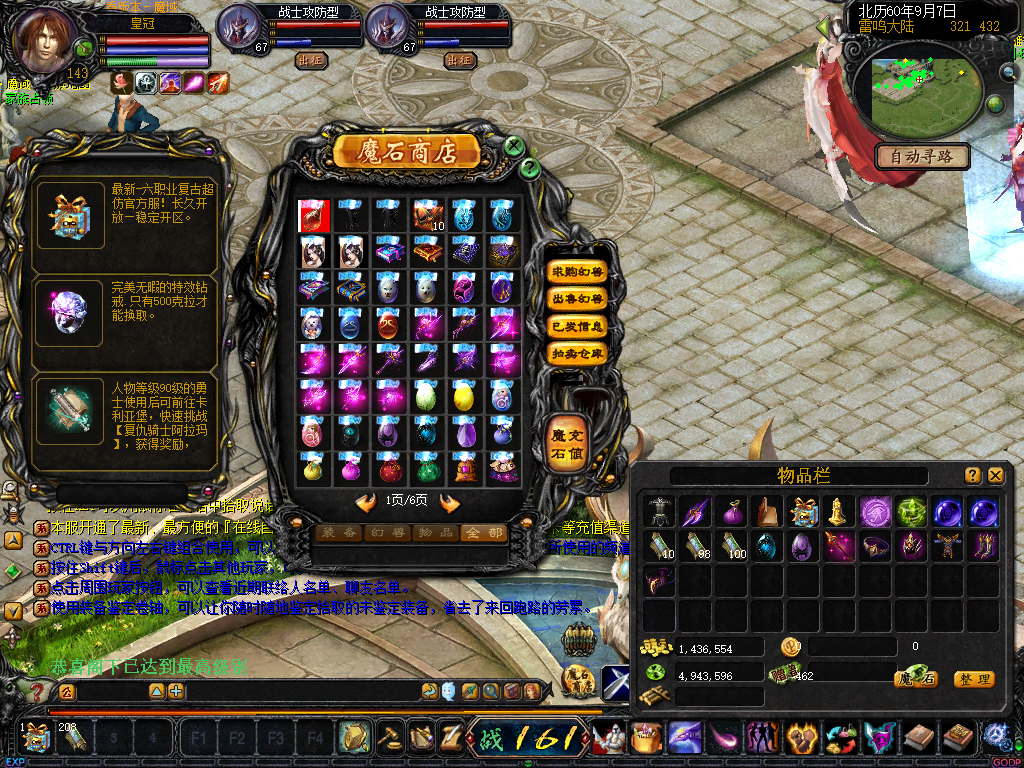The image size is (1024, 768).
Task: Switch to the 幻兽 shop tab
Action: click(386, 534)
